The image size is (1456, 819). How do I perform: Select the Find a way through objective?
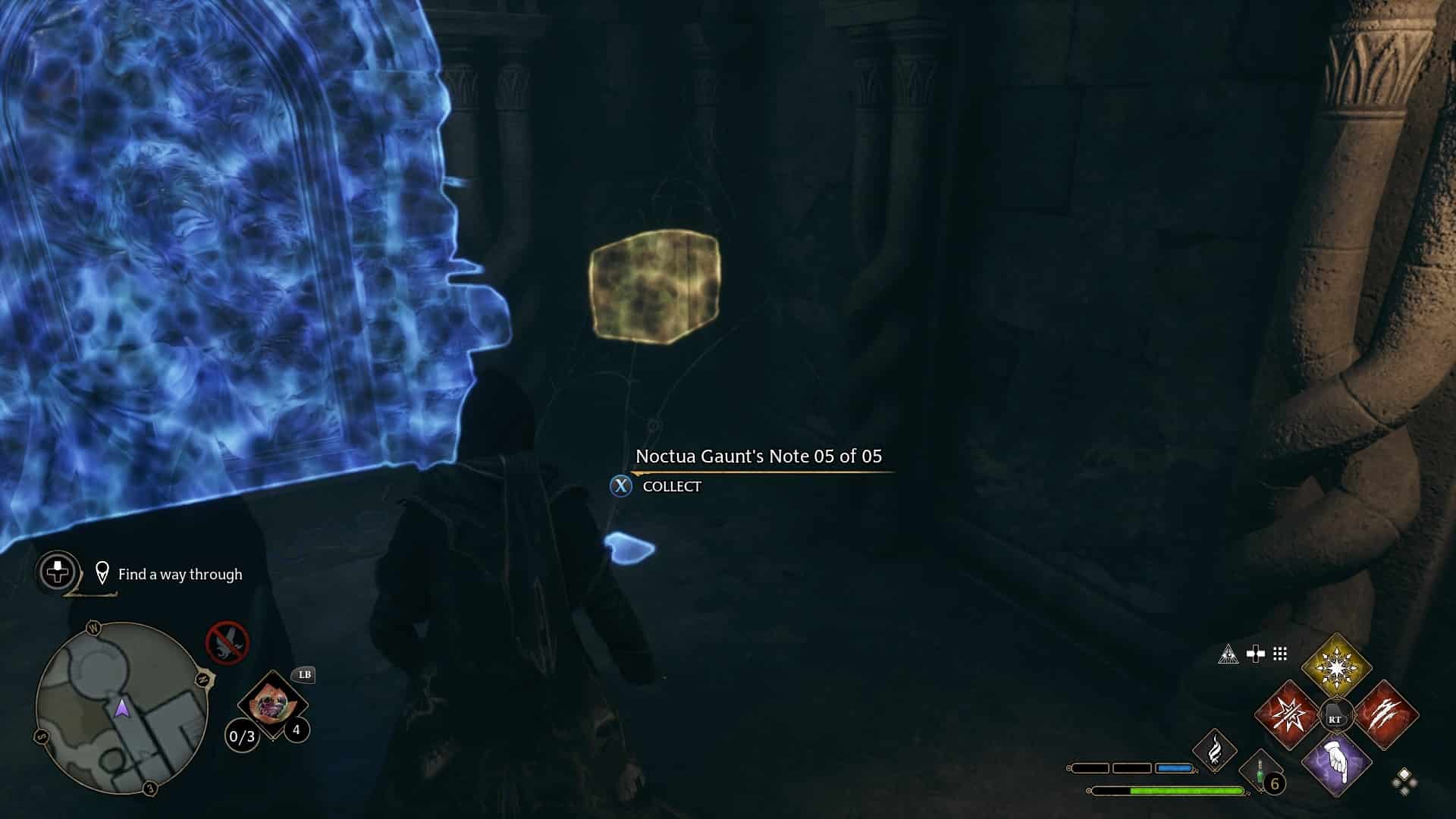180,575
